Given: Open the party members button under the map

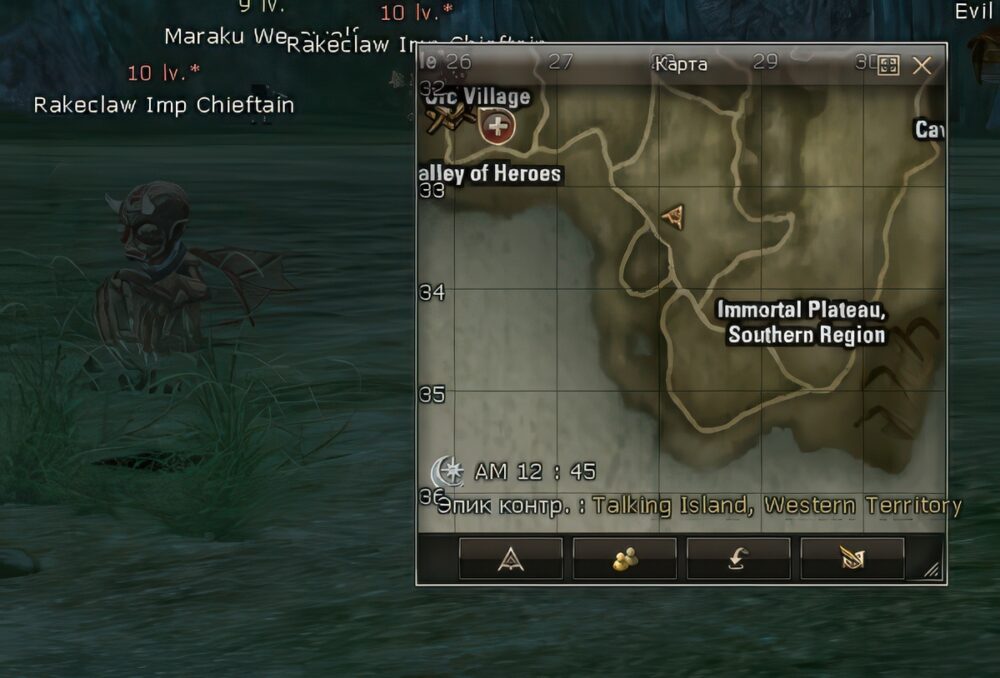Looking at the screenshot, I should 624,559.
